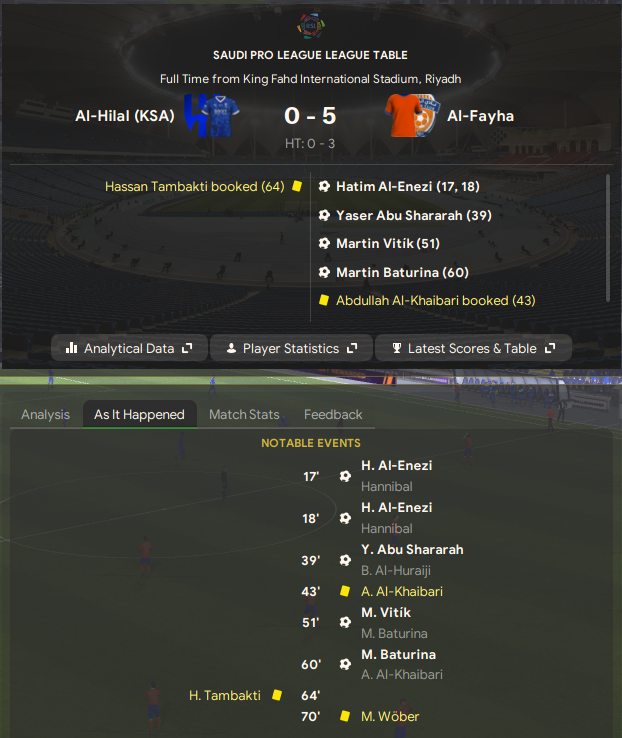Select the As It Happened tab
The image size is (622, 738).
point(139,414)
